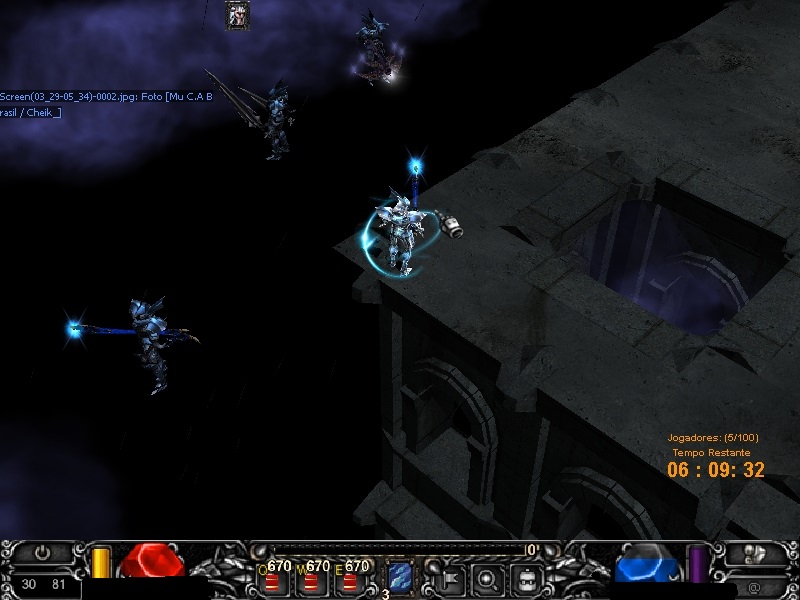Open the backpack inventory button
Screen dimensions: 800x600
click(527, 578)
